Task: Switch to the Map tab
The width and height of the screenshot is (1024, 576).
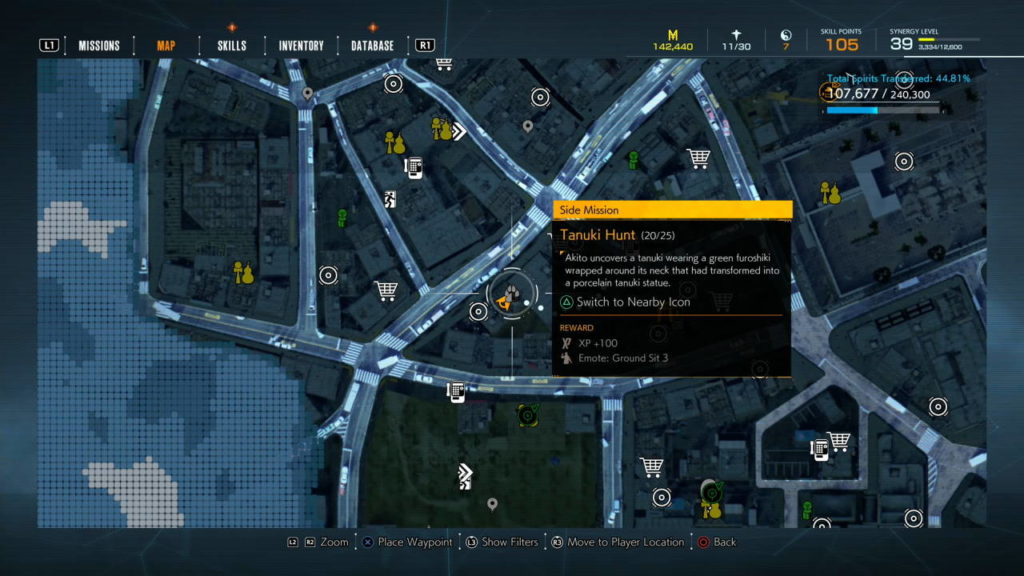Action: tap(166, 45)
